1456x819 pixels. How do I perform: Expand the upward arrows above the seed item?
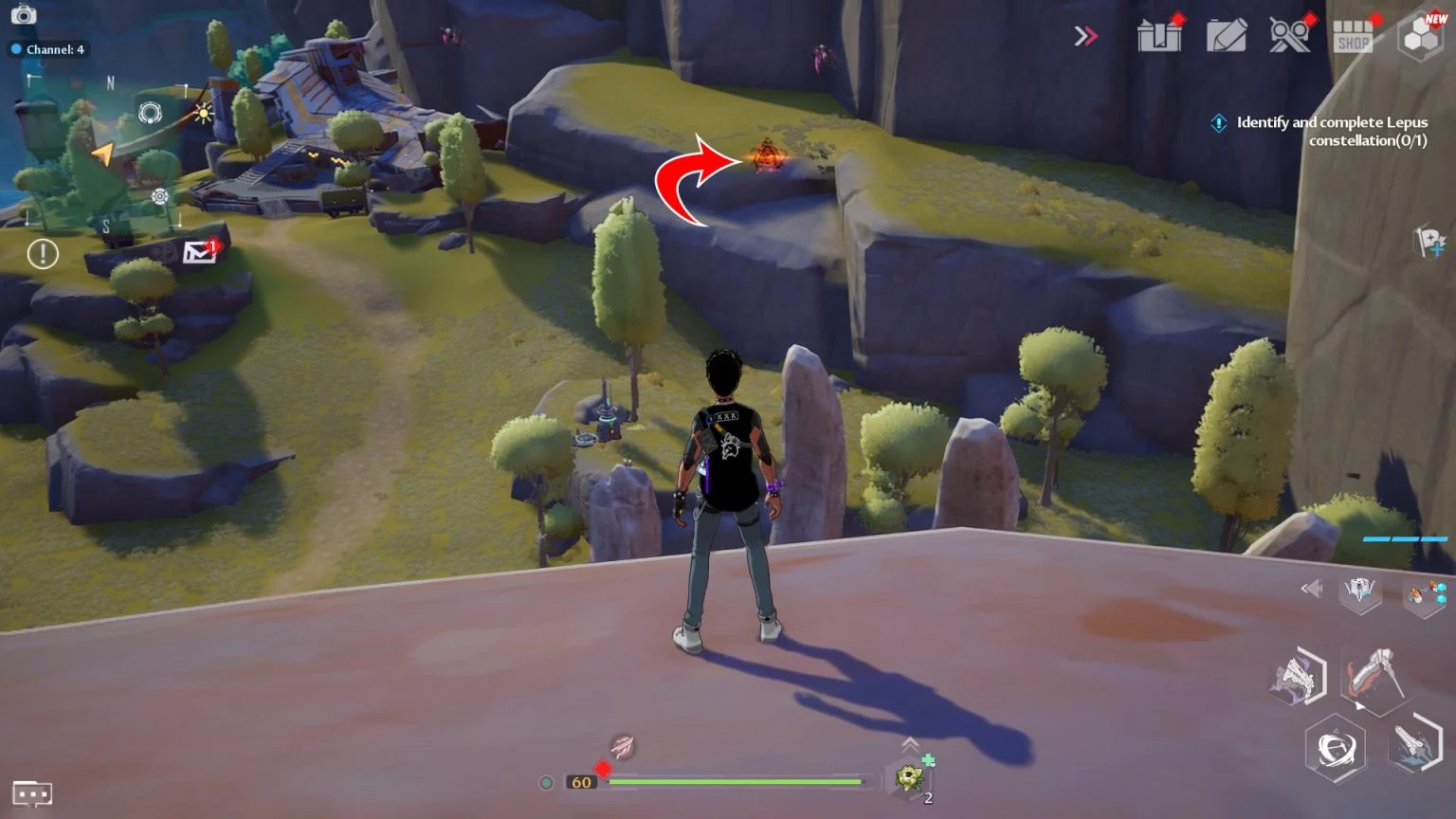pos(912,745)
